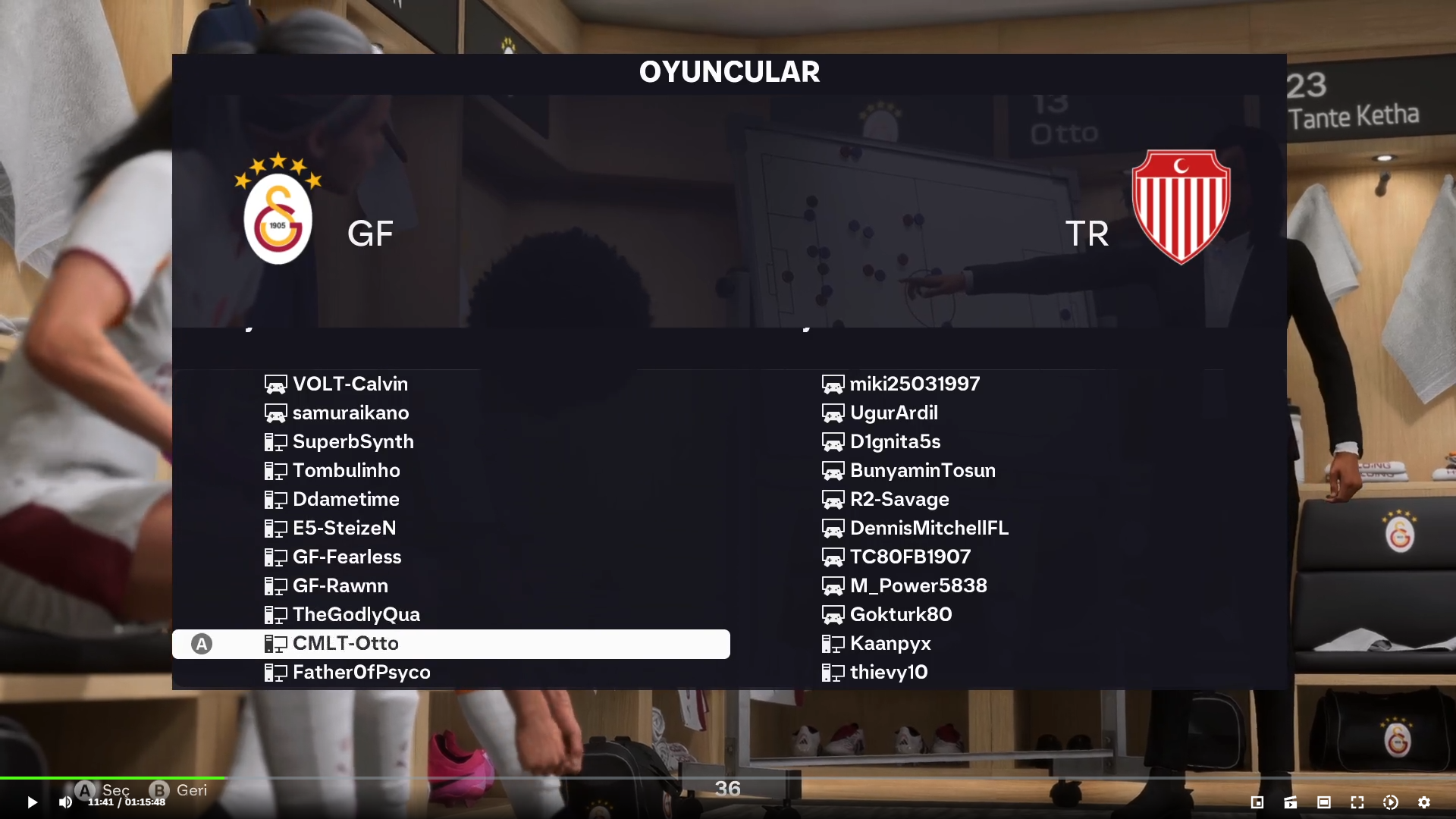Select the BunyaminTosun player row
Screen dimensions: 1456x819
[922, 470]
